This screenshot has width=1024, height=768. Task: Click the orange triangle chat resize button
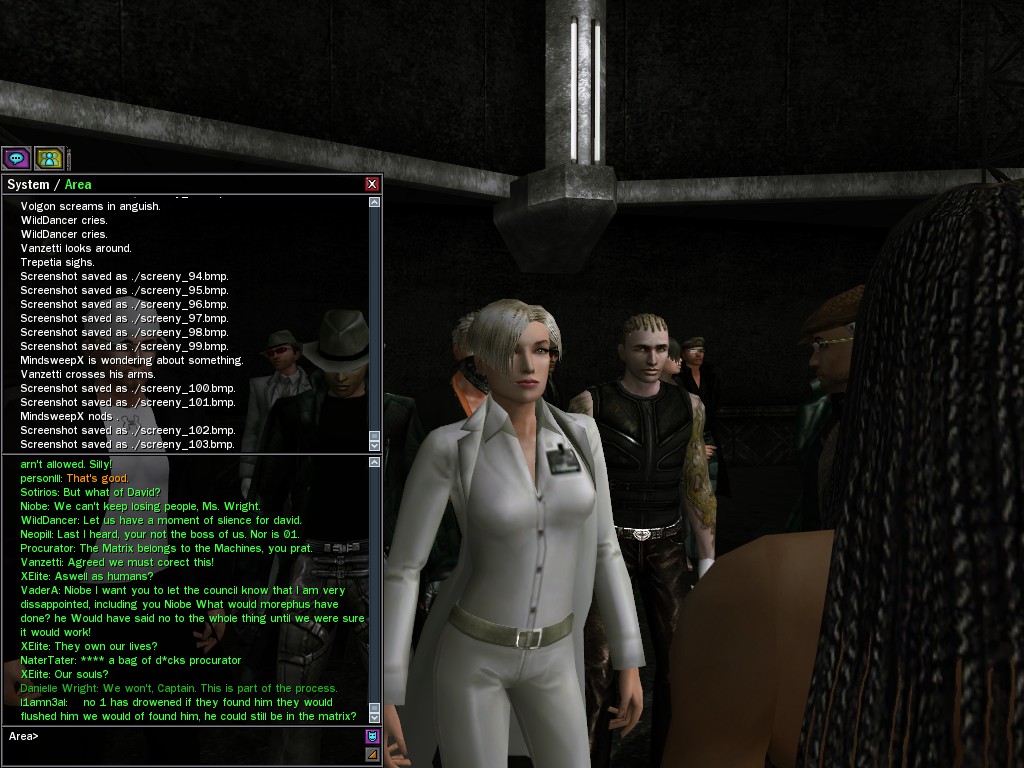coord(373,754)
